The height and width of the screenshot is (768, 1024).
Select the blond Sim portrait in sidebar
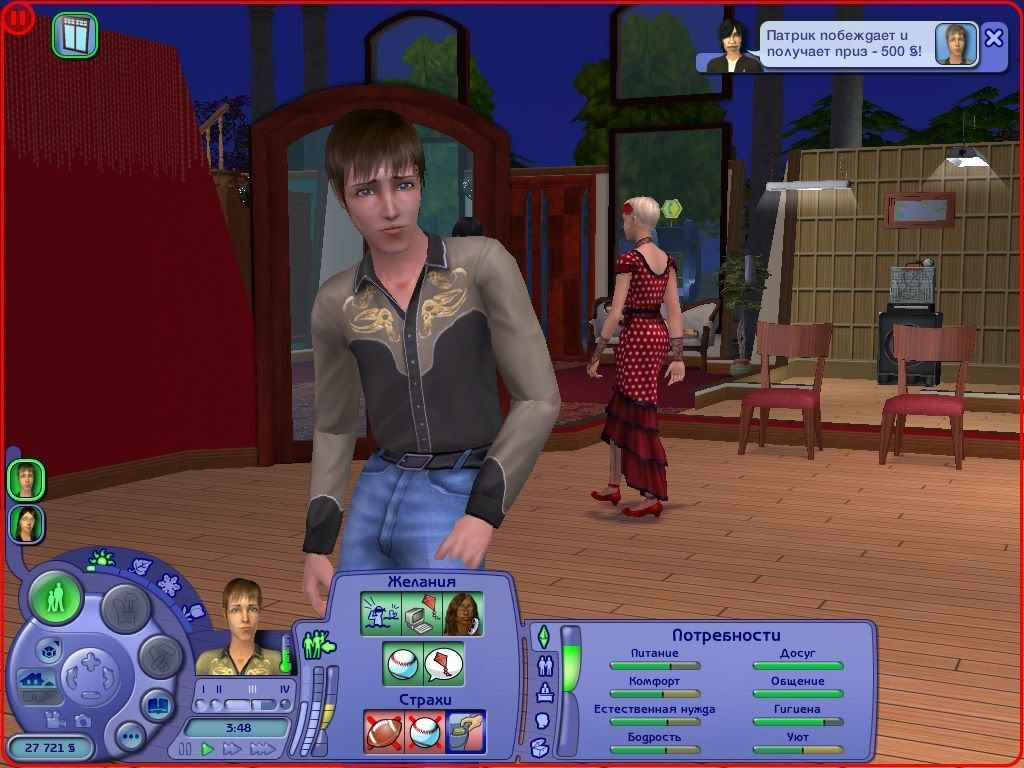click(26, 479)
